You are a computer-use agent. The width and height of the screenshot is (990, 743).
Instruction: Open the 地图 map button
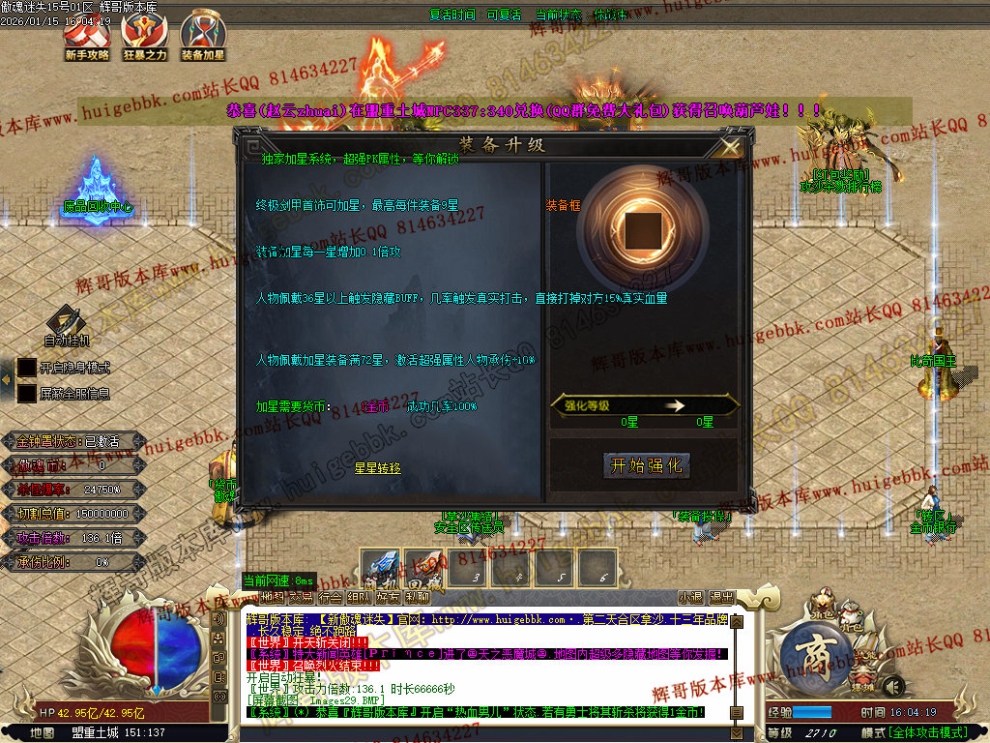click(x=41, y=733)
